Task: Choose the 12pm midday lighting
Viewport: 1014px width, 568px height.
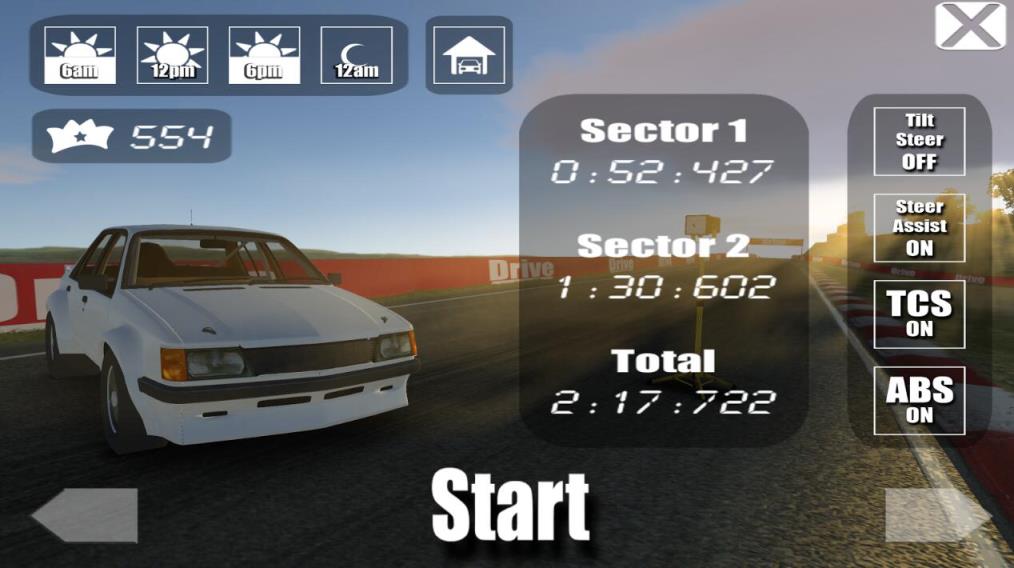Action: click(x=172, y=55)
